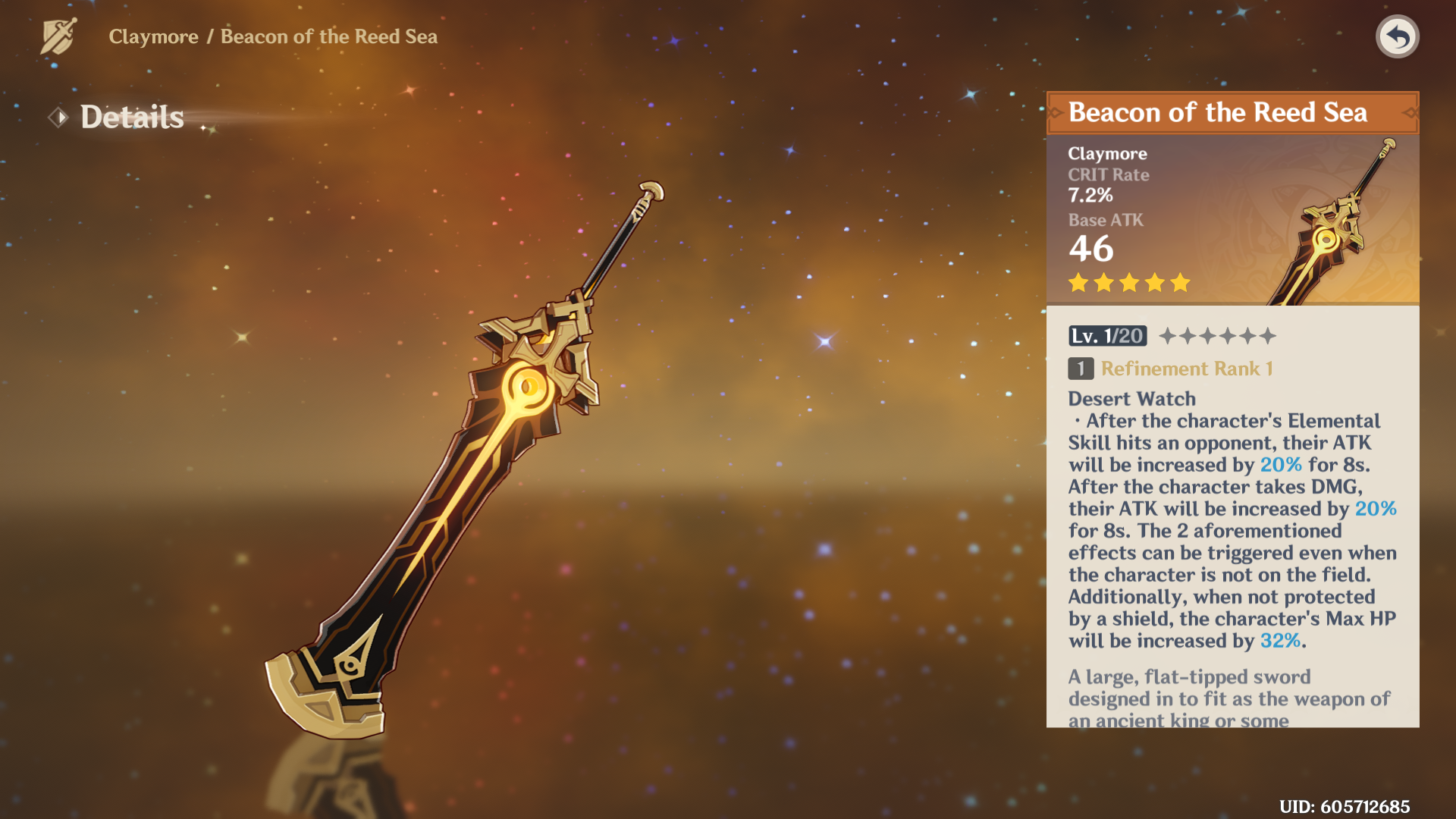Select the fifth yellow rarity star
This screenshot has height=819, width=1456.
coord(1179,282)
